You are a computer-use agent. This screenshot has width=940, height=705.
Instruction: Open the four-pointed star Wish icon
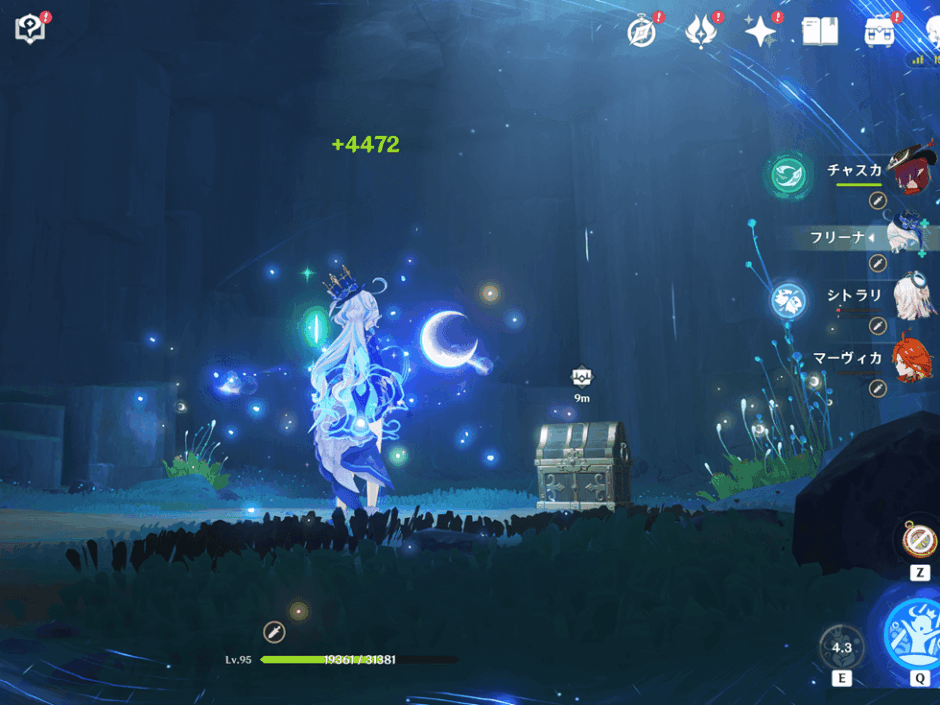(x=761, y=31)
